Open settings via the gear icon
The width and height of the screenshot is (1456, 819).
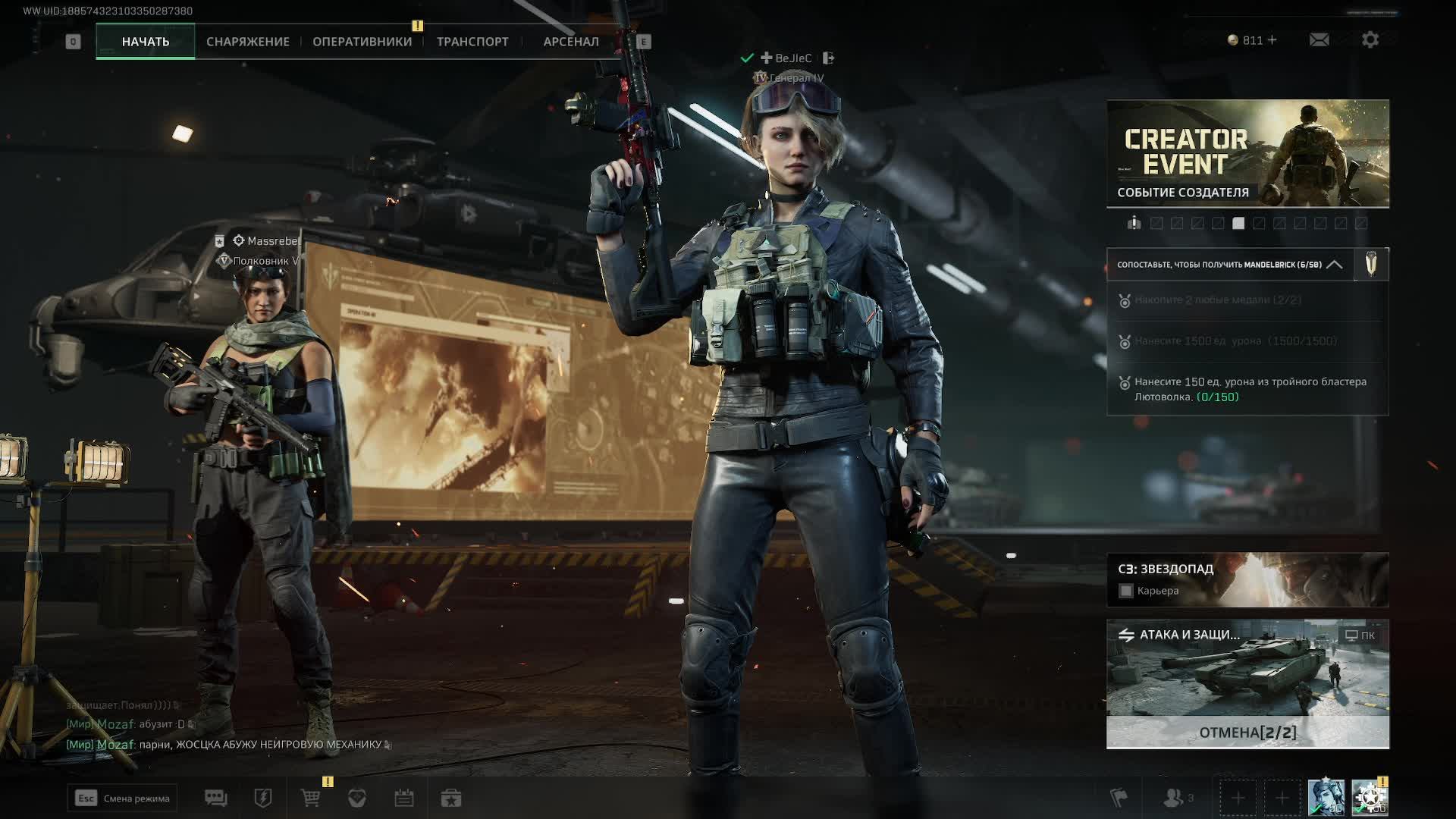[1370, 40]
